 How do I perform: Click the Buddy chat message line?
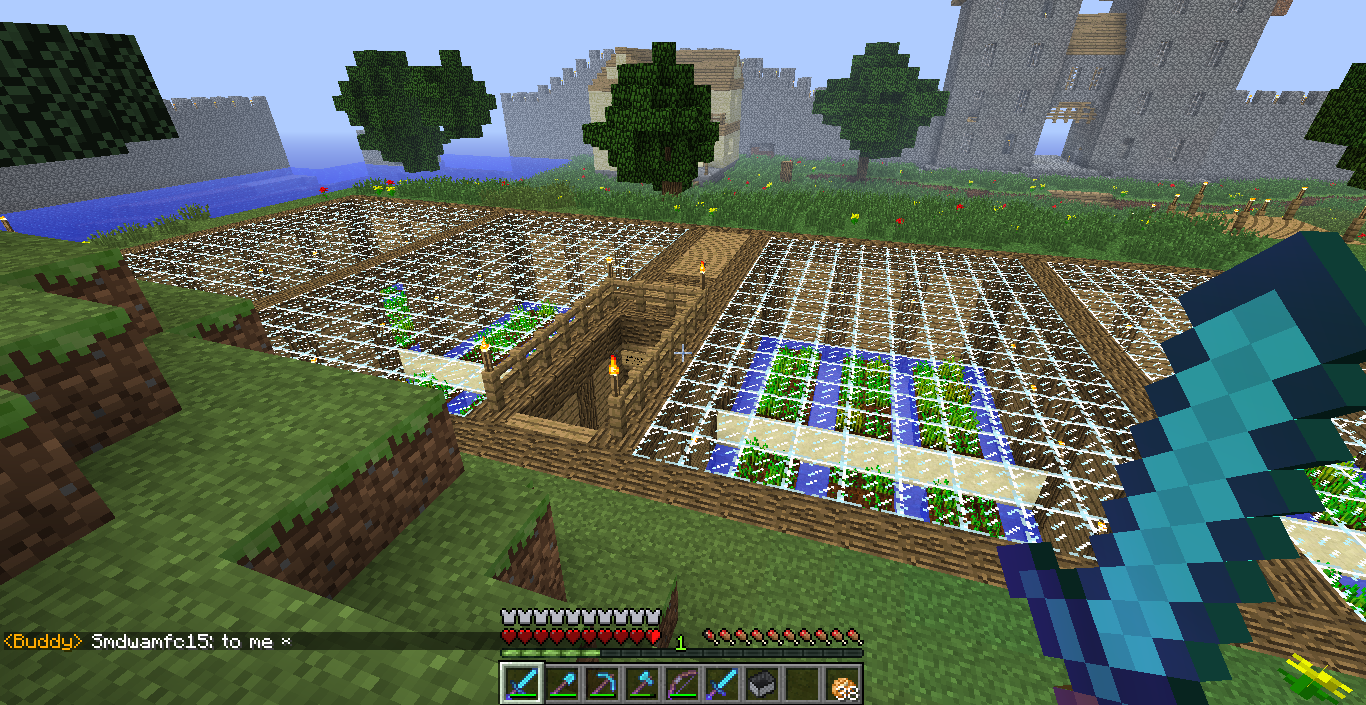148,641
